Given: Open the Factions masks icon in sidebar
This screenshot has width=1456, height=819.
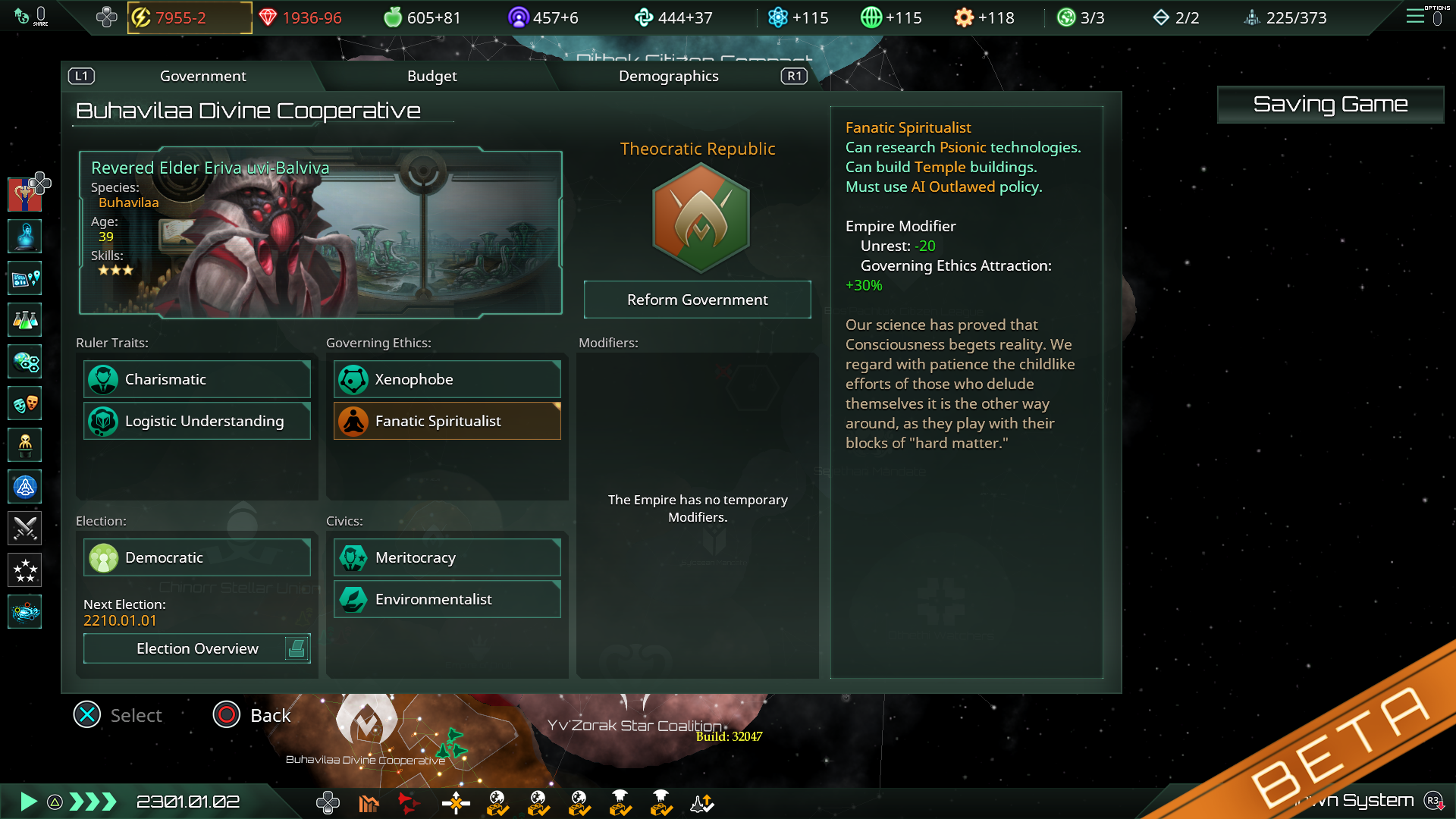Looking at the screenshot, I should click(x=24, y=403).
